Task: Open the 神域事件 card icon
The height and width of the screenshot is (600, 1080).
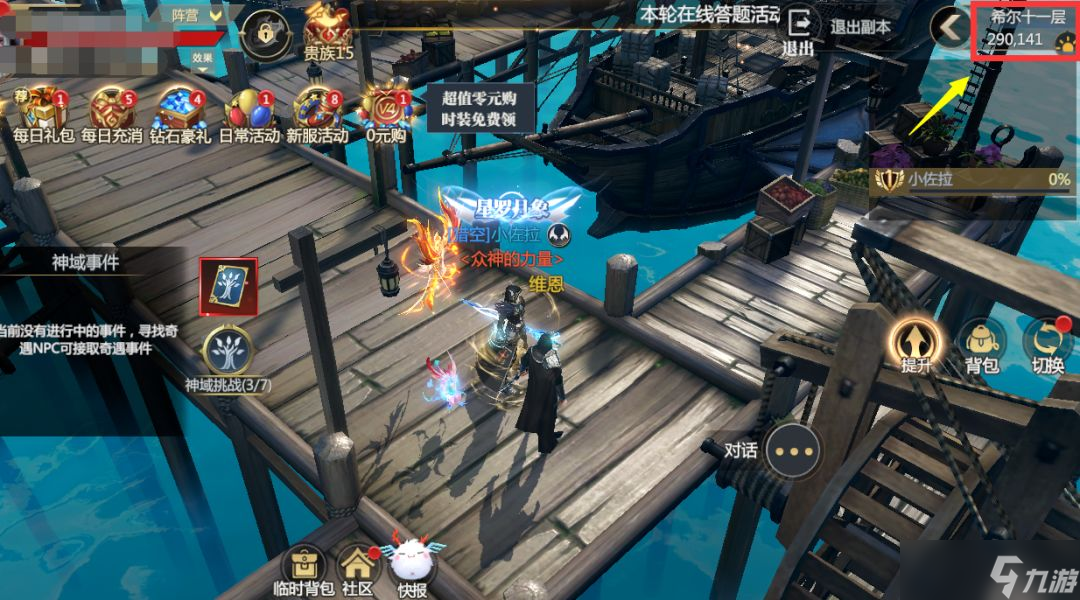Action: point(228,286)
